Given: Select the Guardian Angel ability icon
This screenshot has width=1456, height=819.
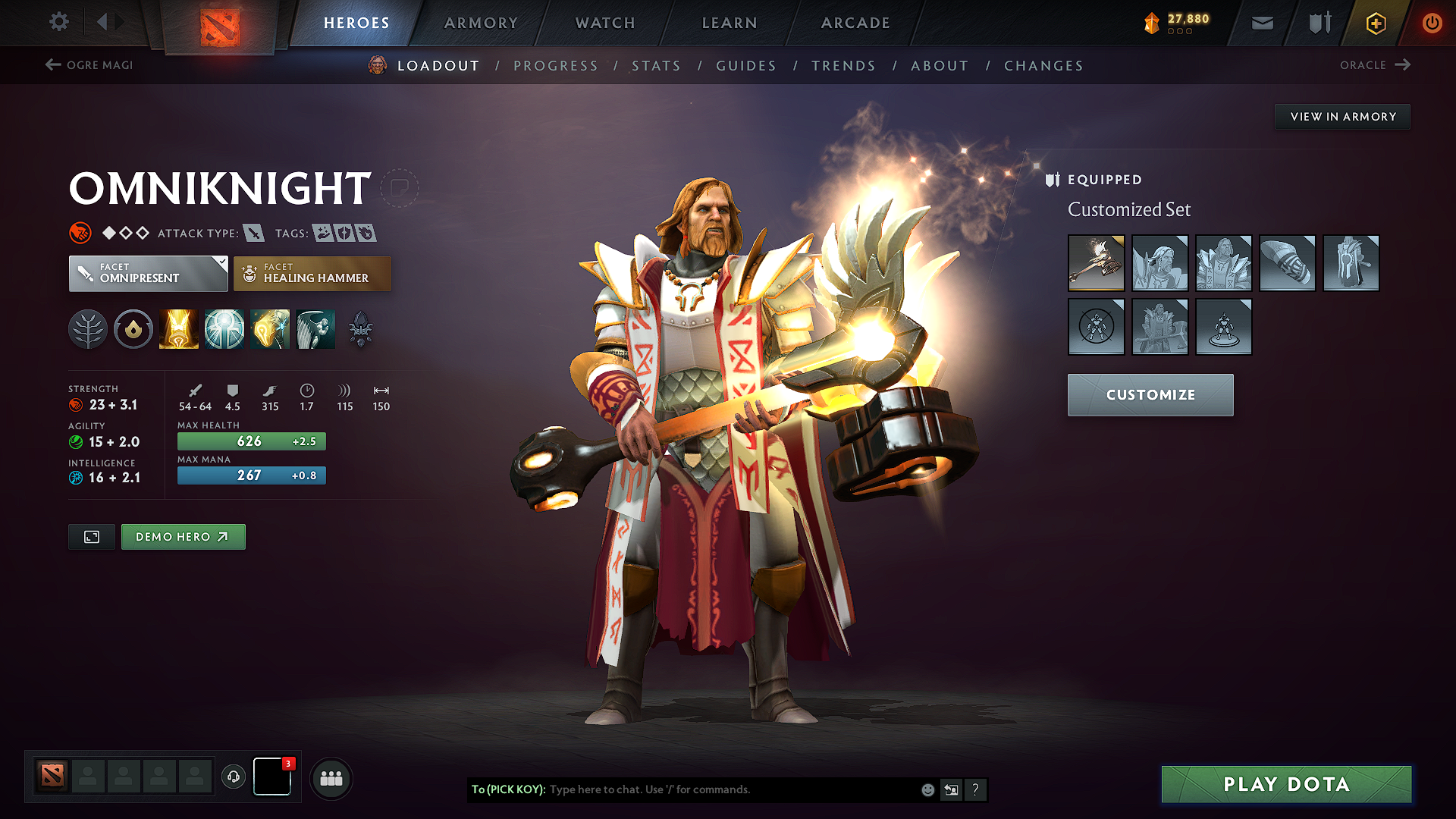Looking at the screenshot, I should [x=315, y=328].
